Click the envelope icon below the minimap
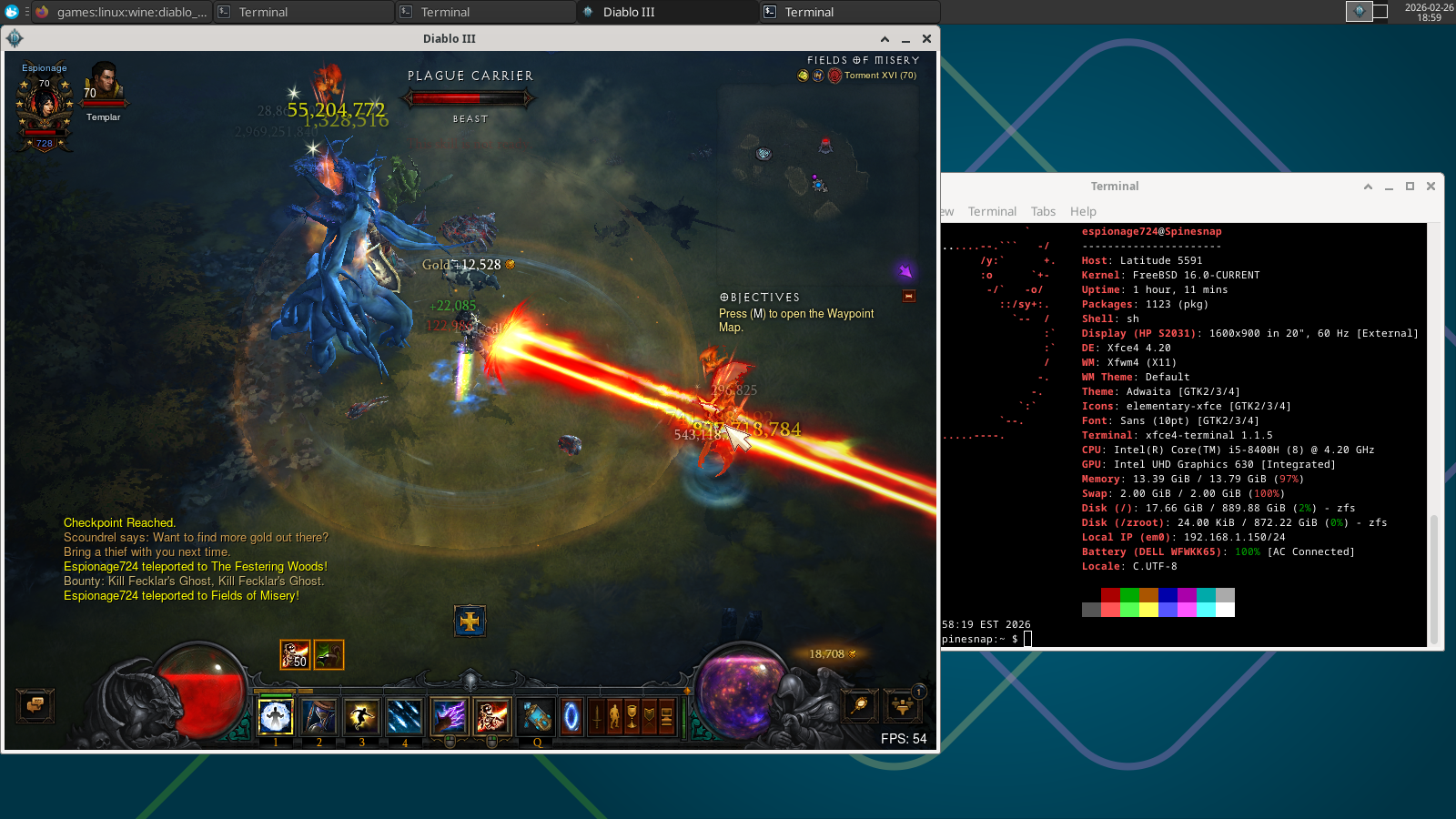 907,296
